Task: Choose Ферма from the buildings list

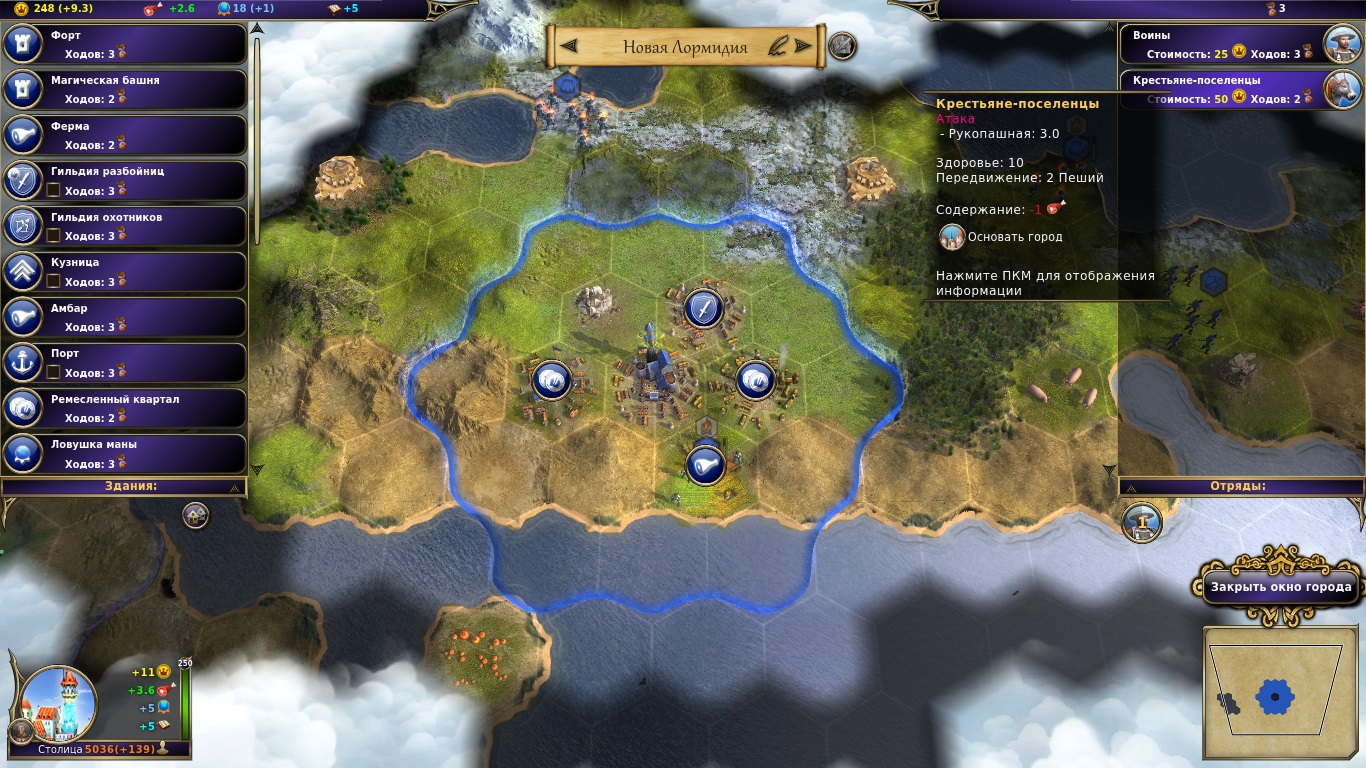Action: point(125,135)
